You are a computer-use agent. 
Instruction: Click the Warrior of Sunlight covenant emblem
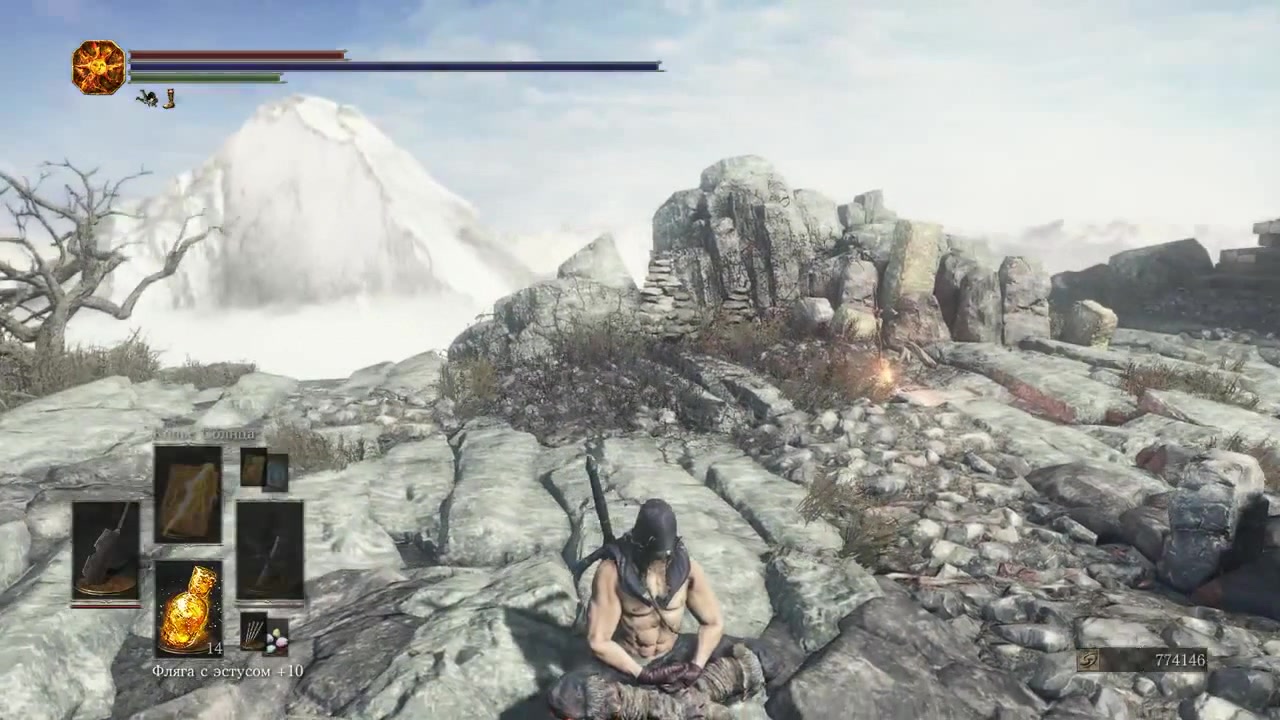click(x=98, y=68)
